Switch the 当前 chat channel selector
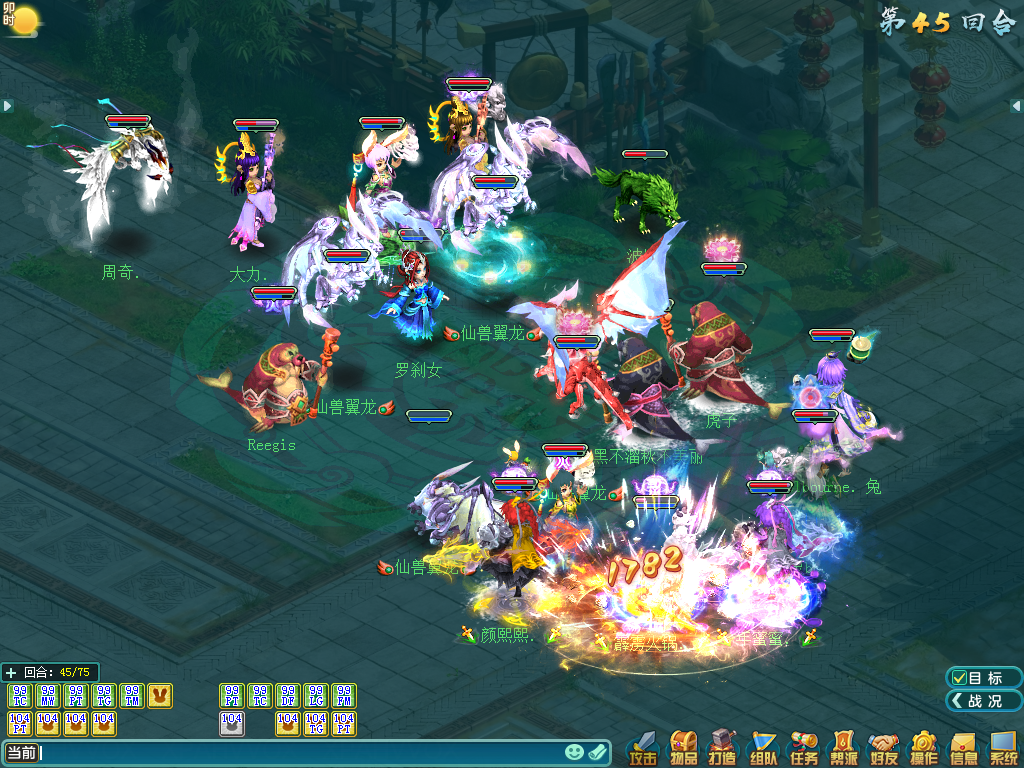This screenshot has width=1024, height=768. 22,753
